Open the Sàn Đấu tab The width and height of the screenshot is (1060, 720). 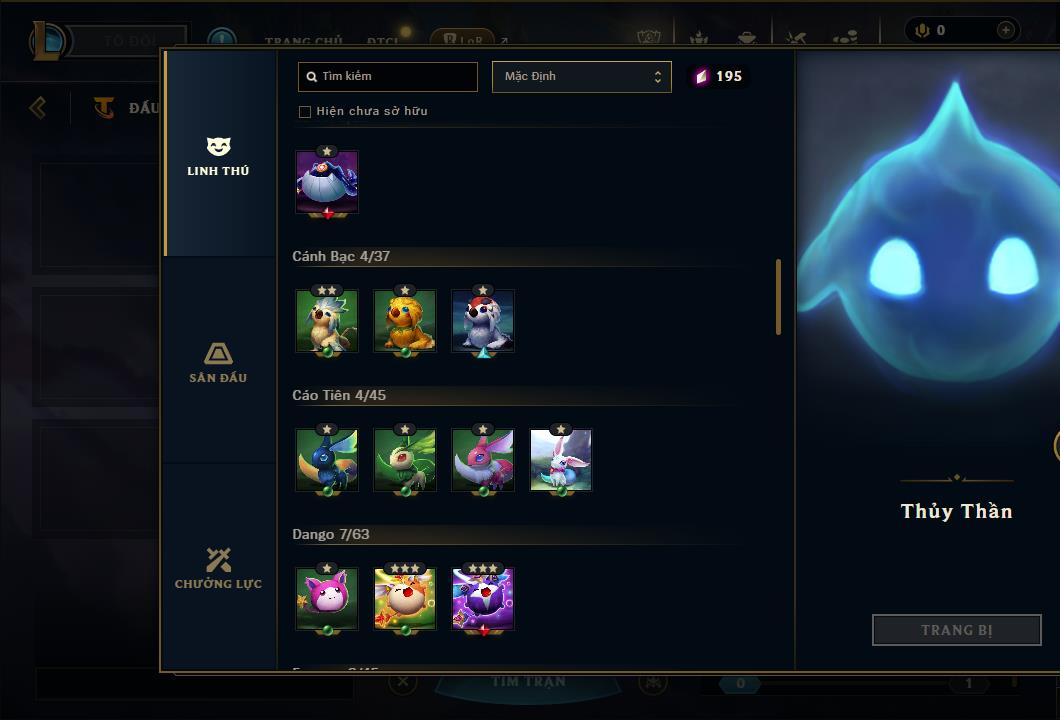pyautogui.click(x=218, y=362)
